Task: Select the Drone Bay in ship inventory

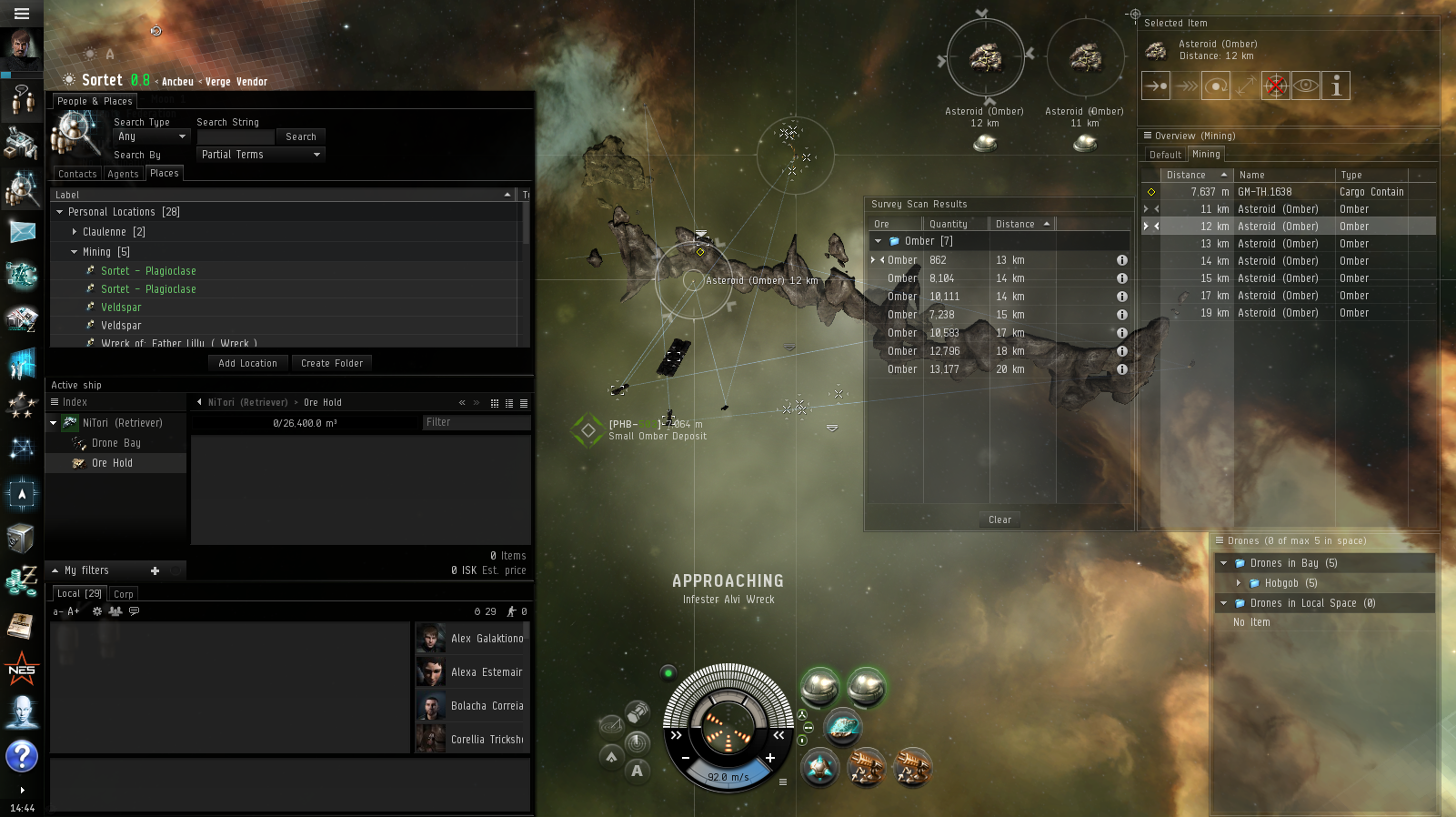Action: click(x=115, y=443)
